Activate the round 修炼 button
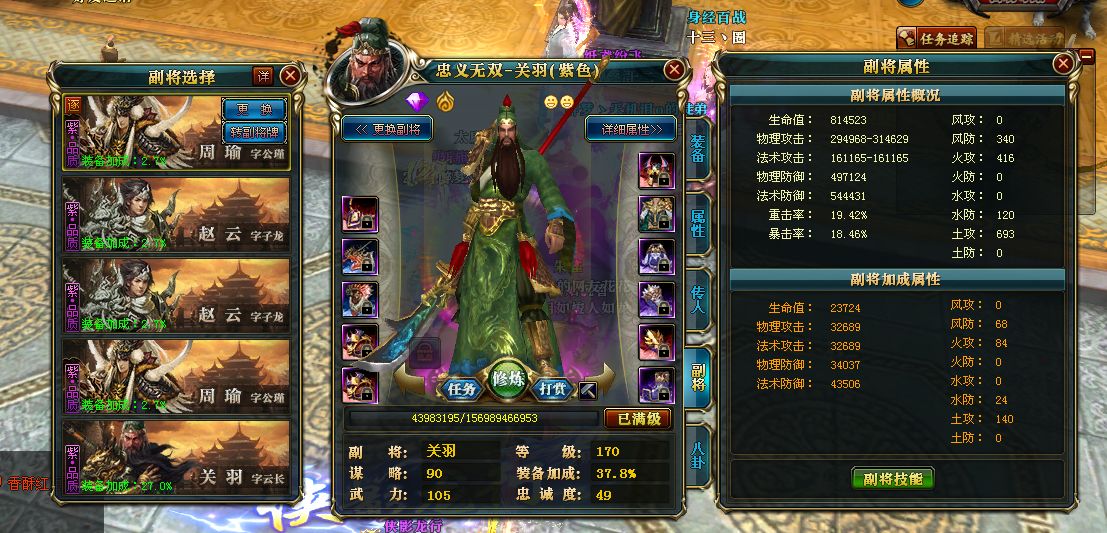Viewport: 1107px width, 533px height. coord(509,378)
